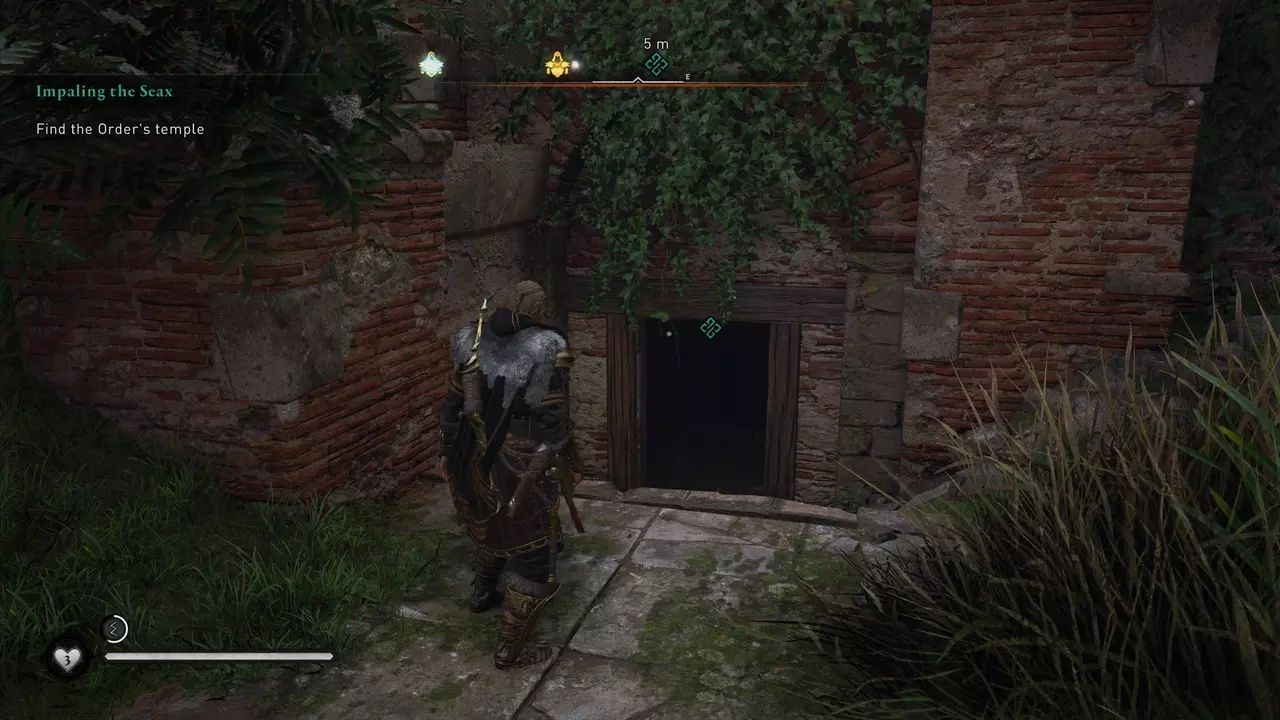The image size is (1280, 720).
Task: Click the green quest marker above the doorway
Action: 710,328
